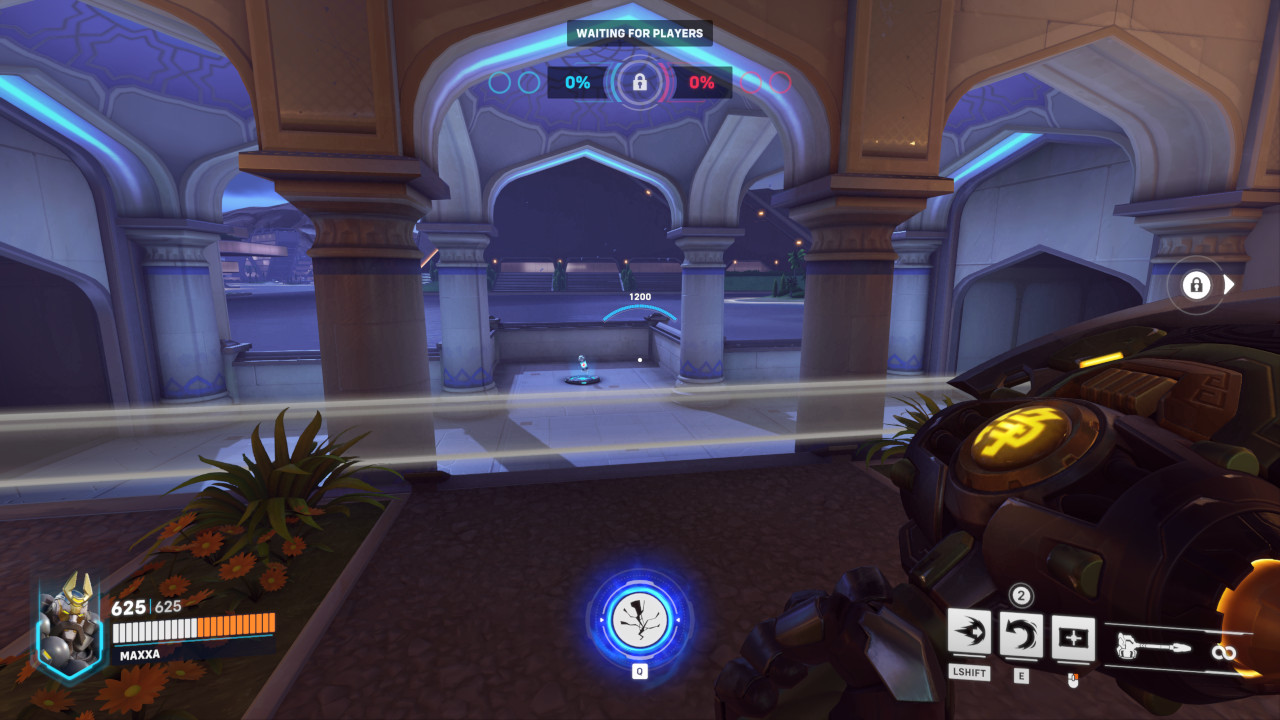1280x720 pixels.
Task: Click the circular lock indicator on the right side
Action: click(x=1196, y=285)
